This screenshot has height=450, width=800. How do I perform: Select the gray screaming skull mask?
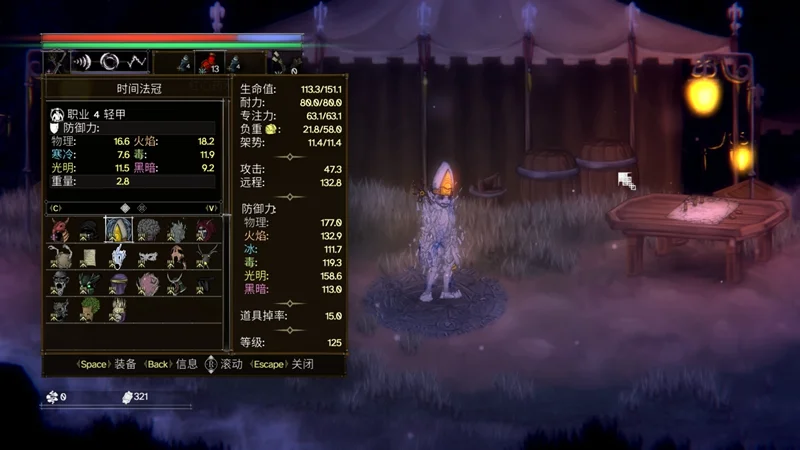[61, 285]
